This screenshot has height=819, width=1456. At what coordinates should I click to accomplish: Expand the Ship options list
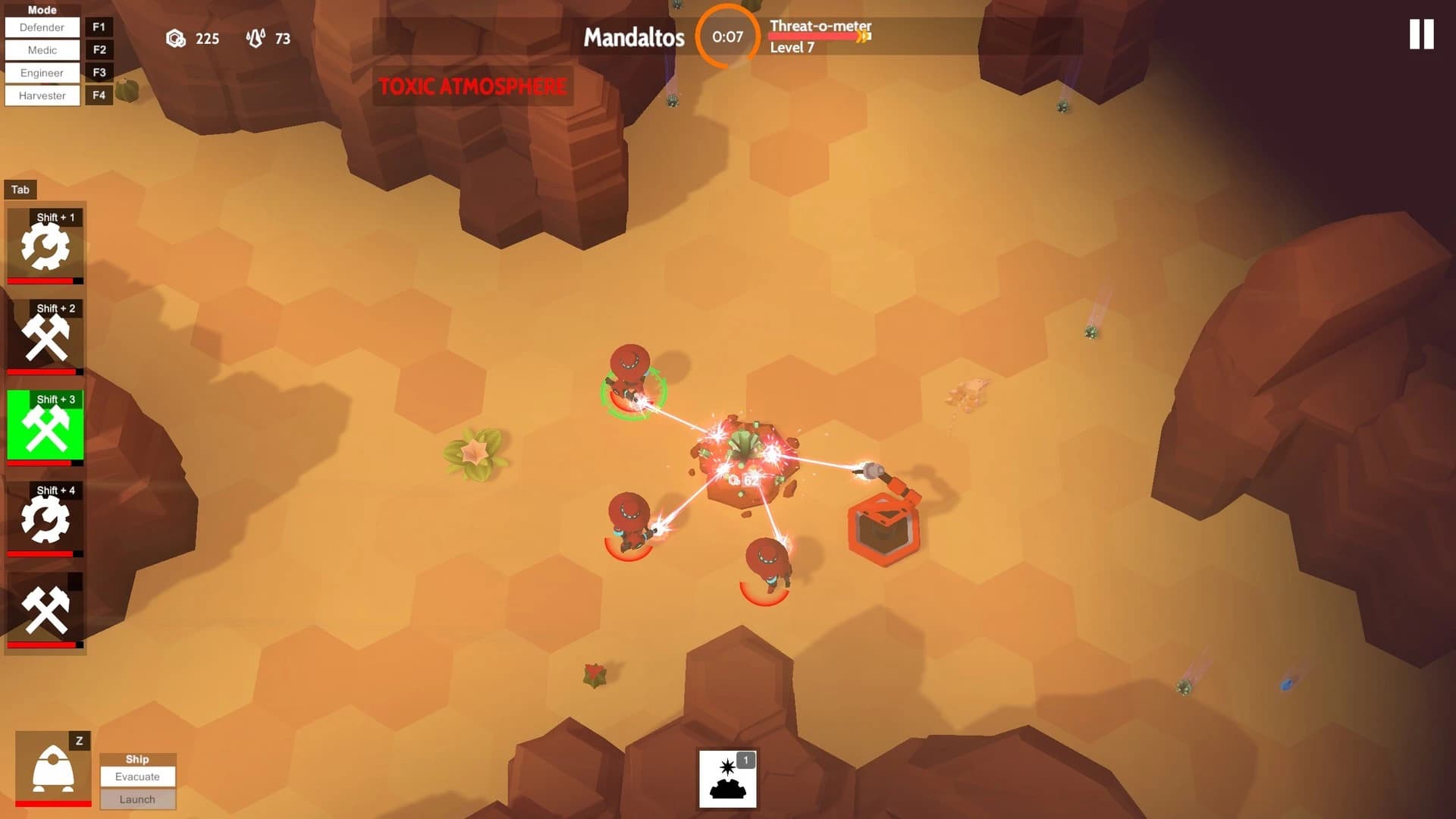point(137,759)
